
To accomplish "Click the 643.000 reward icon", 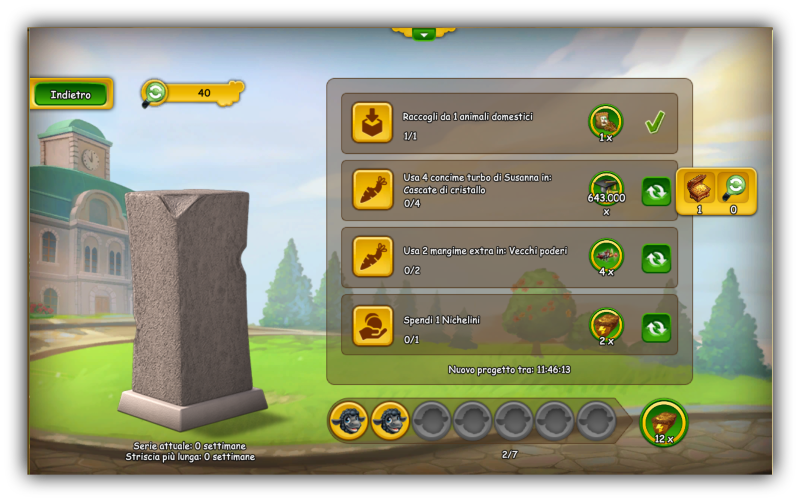I will click(x=606, y=188).
